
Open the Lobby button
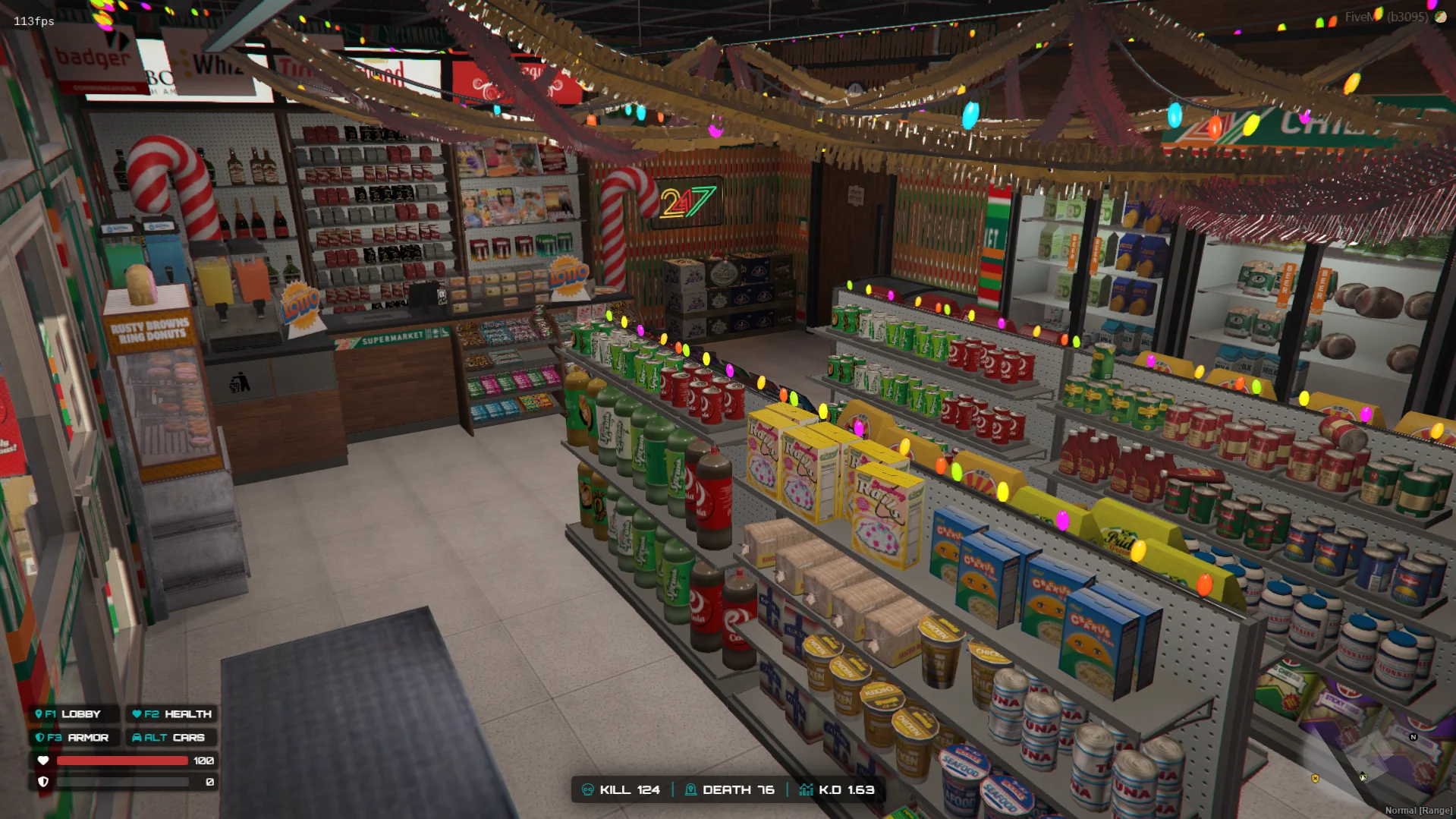(74, 714)
